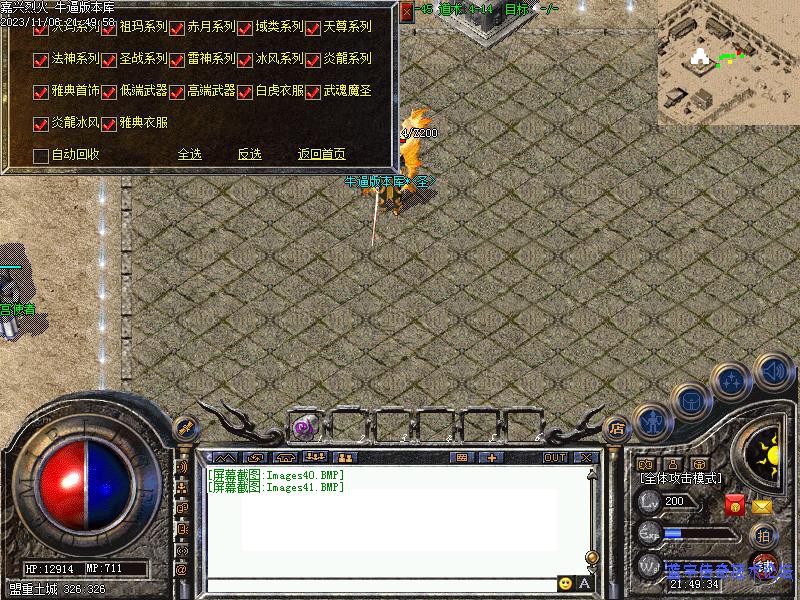Viewport: 800px width, 600px height.
Task: Click the 全选 select-all link
Action: pos(189,154)
